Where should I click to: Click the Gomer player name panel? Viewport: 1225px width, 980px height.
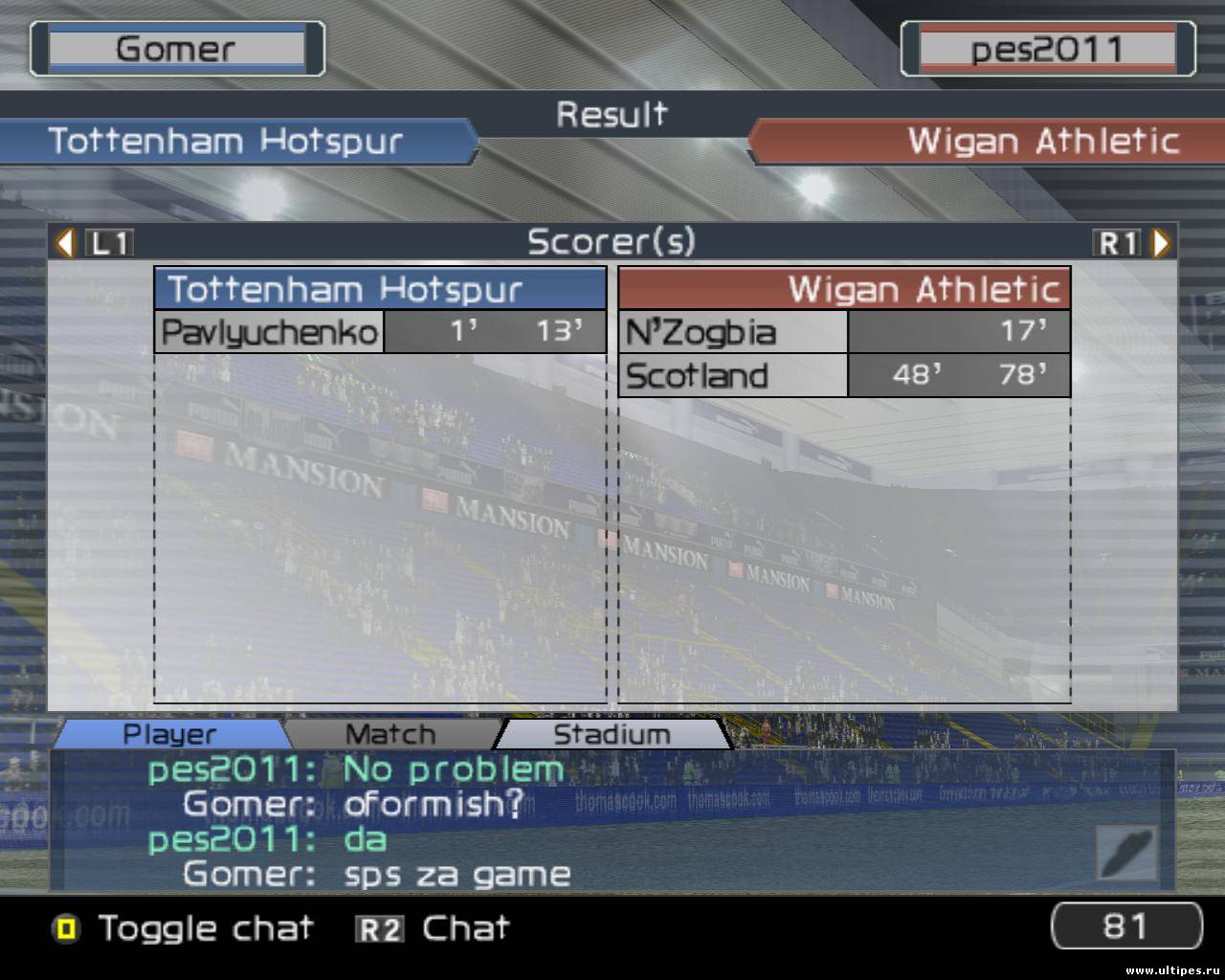(x=176, y=49)
